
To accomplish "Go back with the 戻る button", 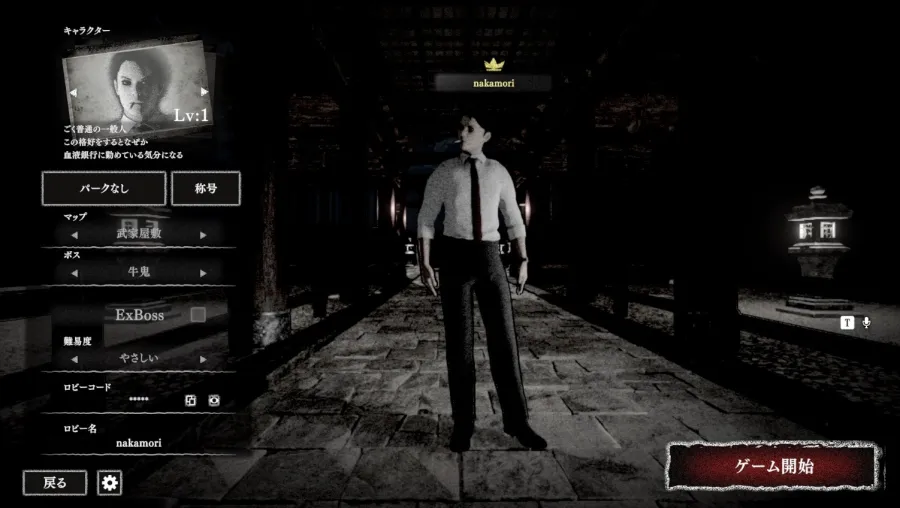I will (55, 483).
